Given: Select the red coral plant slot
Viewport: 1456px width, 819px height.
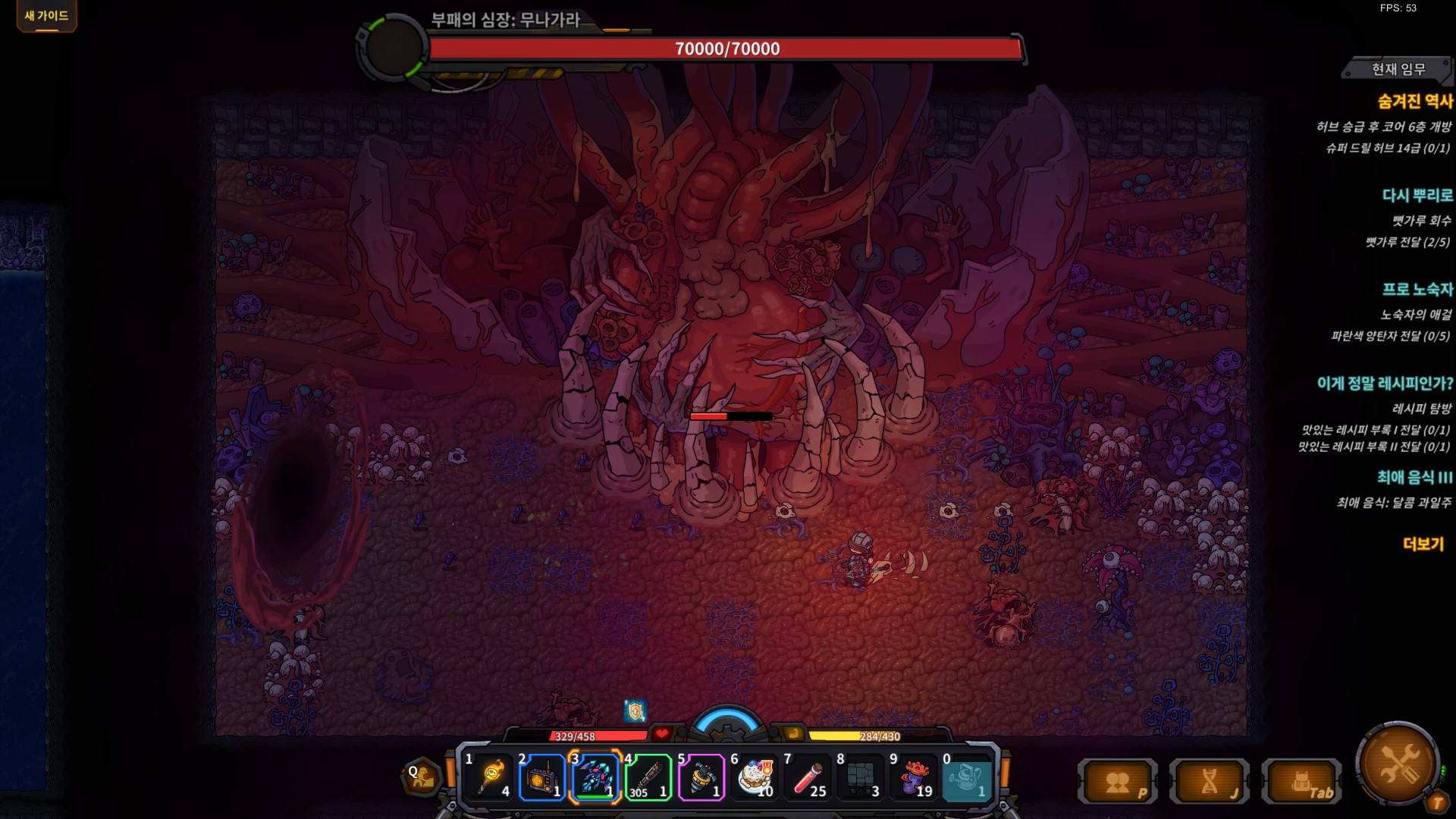Looking at the screenshot, I should [x=914, y=777].
